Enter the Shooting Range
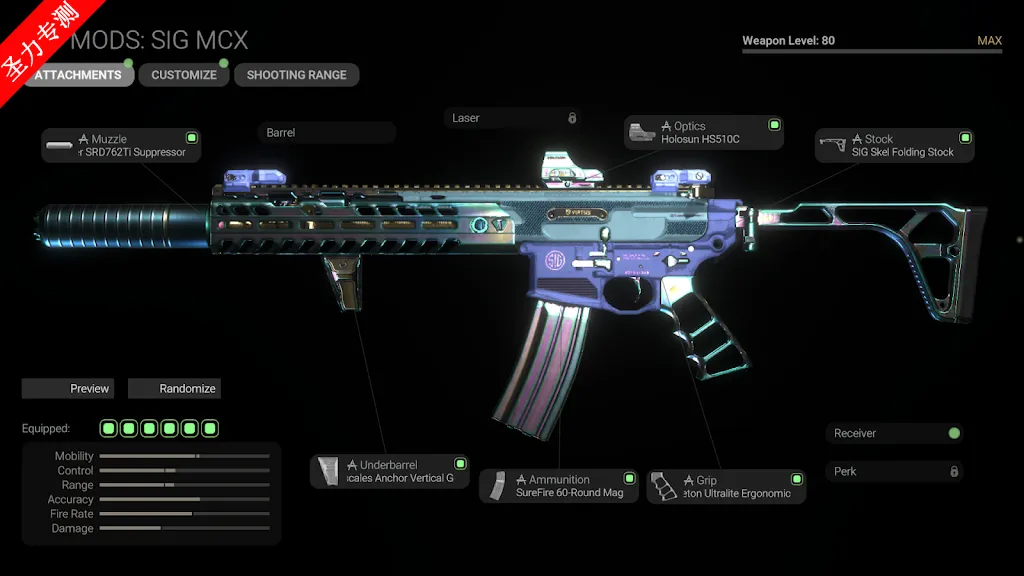Image resolution: width=1024 pixels, height=576 pixels. 296,75
